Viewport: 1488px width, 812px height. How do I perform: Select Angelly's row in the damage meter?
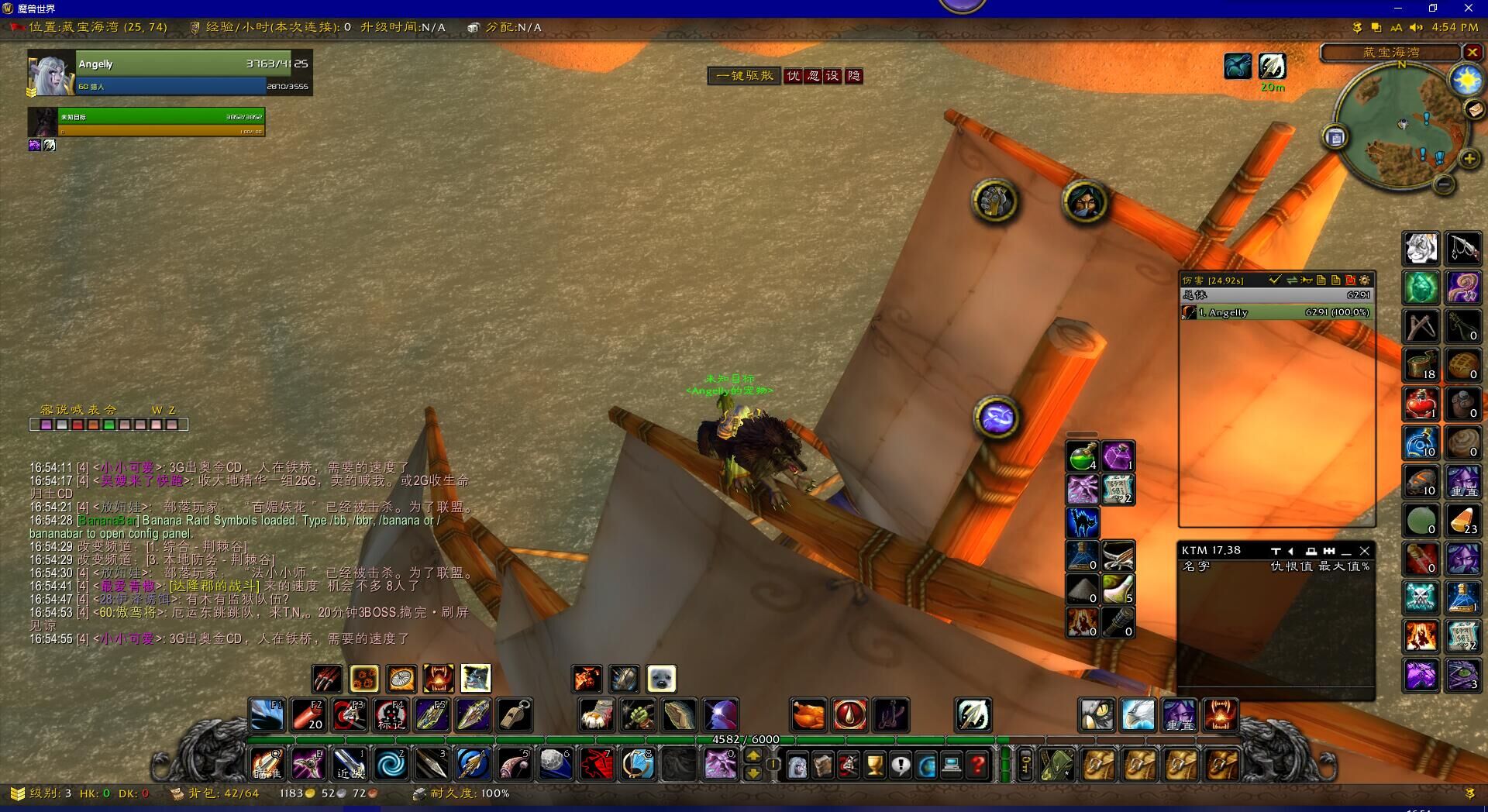[x=1276, y=312]
